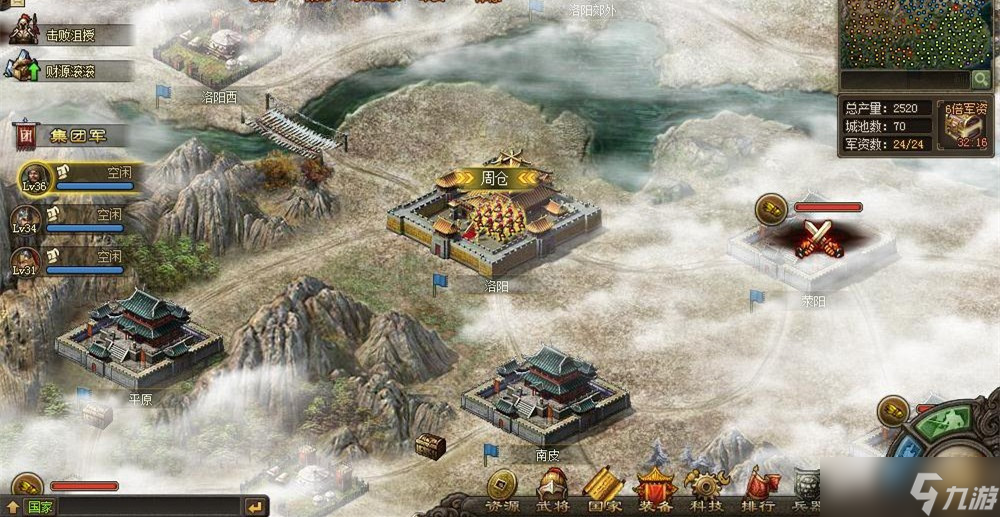1000x517 pixels.
Task: Open the 财源滚滚 quest entry
Action: click(x=70, y=70)
